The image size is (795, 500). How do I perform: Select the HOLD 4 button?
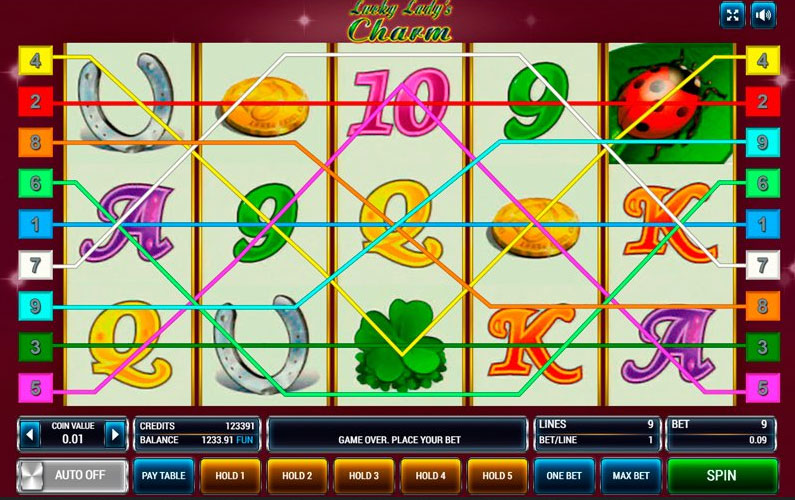[x=430, y=475]
